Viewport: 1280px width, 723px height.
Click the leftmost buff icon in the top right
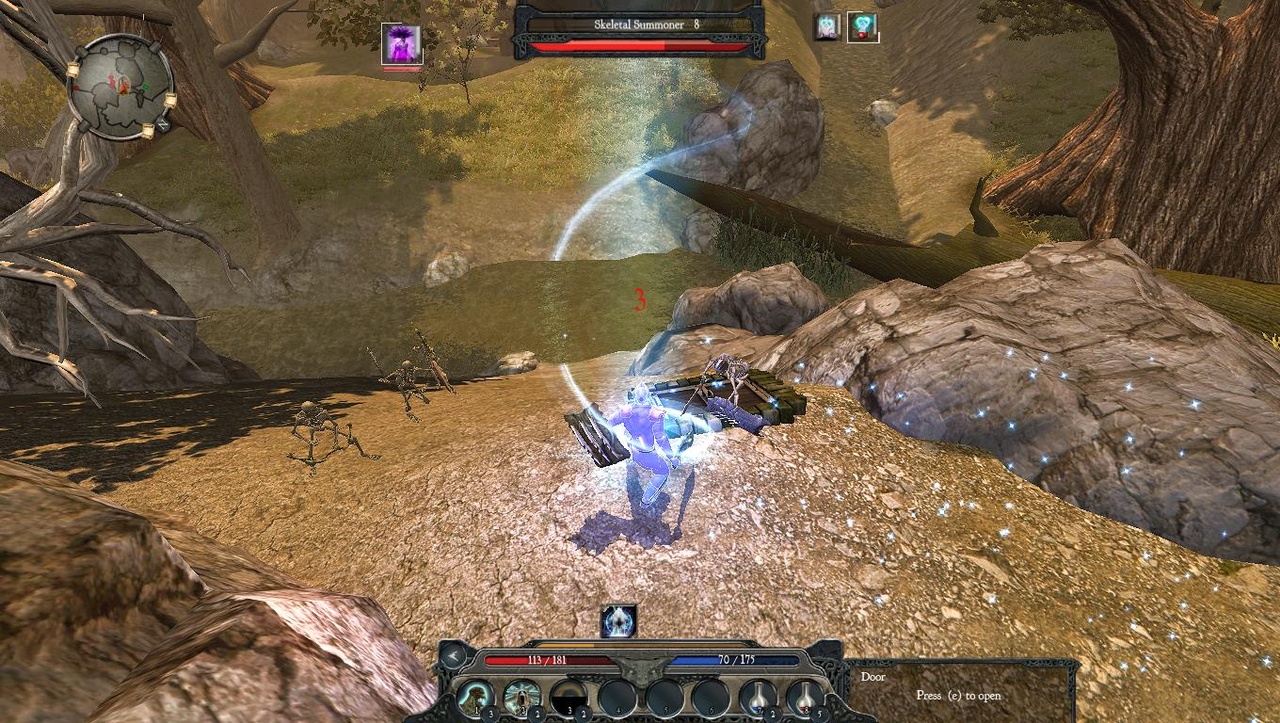(x=827, y=28)
